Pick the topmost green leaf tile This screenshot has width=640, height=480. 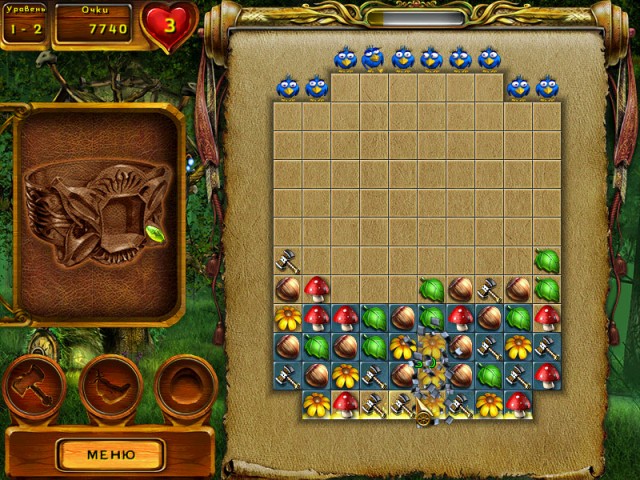pos(546,262)
